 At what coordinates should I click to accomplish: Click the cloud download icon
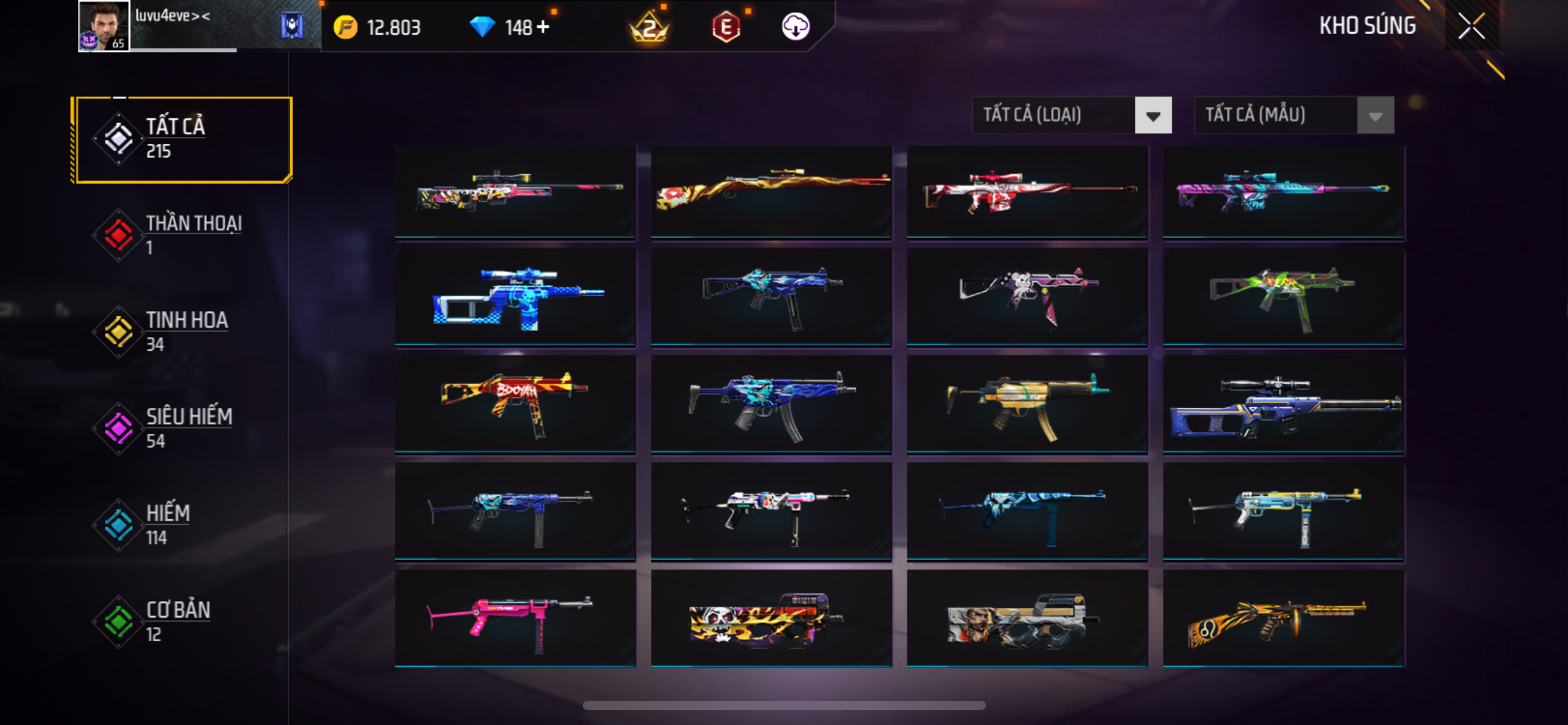click(795, 27)
